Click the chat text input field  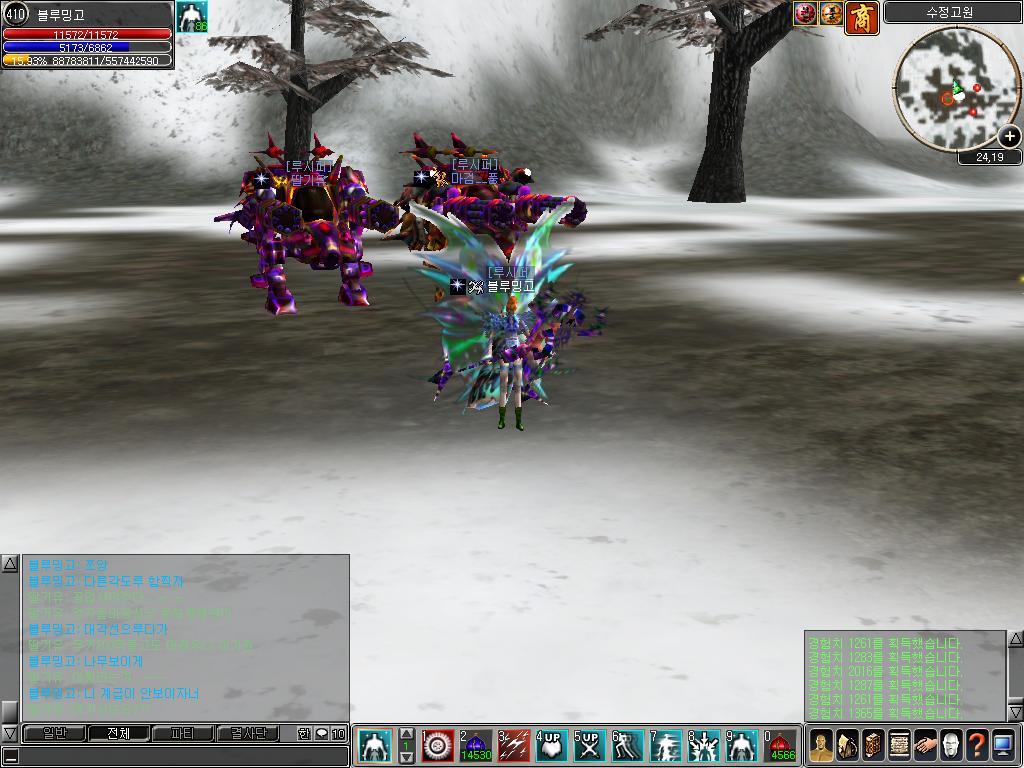(180, 756)
